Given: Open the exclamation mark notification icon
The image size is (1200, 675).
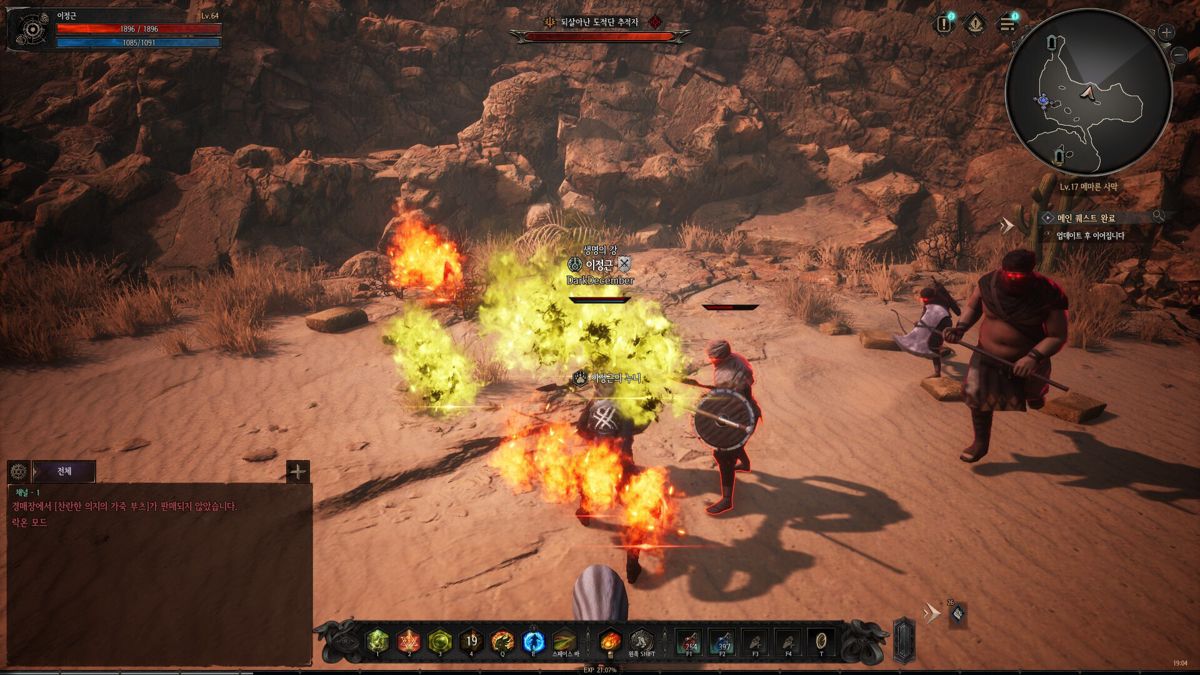Looking at the screenshot, I should click(x=944, y=24).
